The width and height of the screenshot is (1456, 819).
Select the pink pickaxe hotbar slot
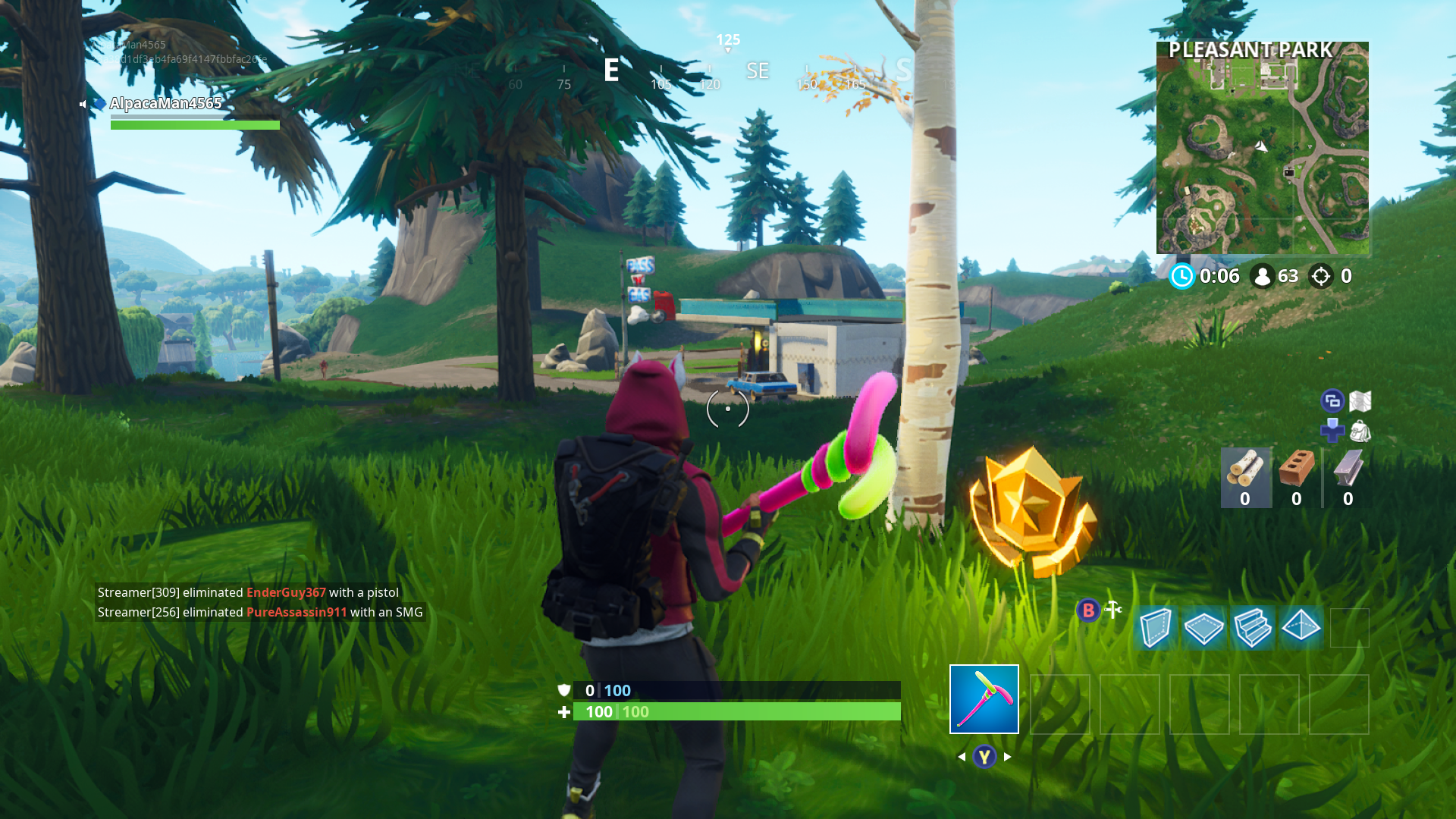(x=984, y=698)
